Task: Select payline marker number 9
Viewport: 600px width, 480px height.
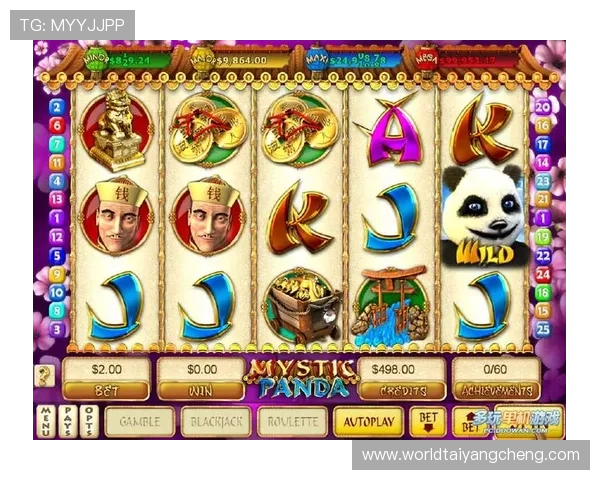Action: point(57,273)
